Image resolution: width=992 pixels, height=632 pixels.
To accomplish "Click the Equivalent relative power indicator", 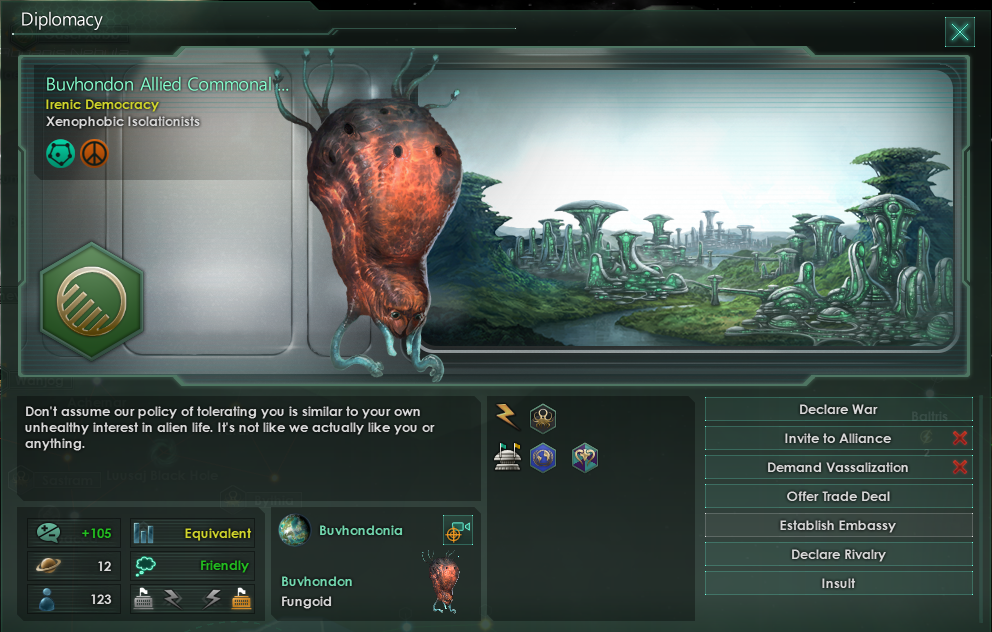I will (216, 533).
